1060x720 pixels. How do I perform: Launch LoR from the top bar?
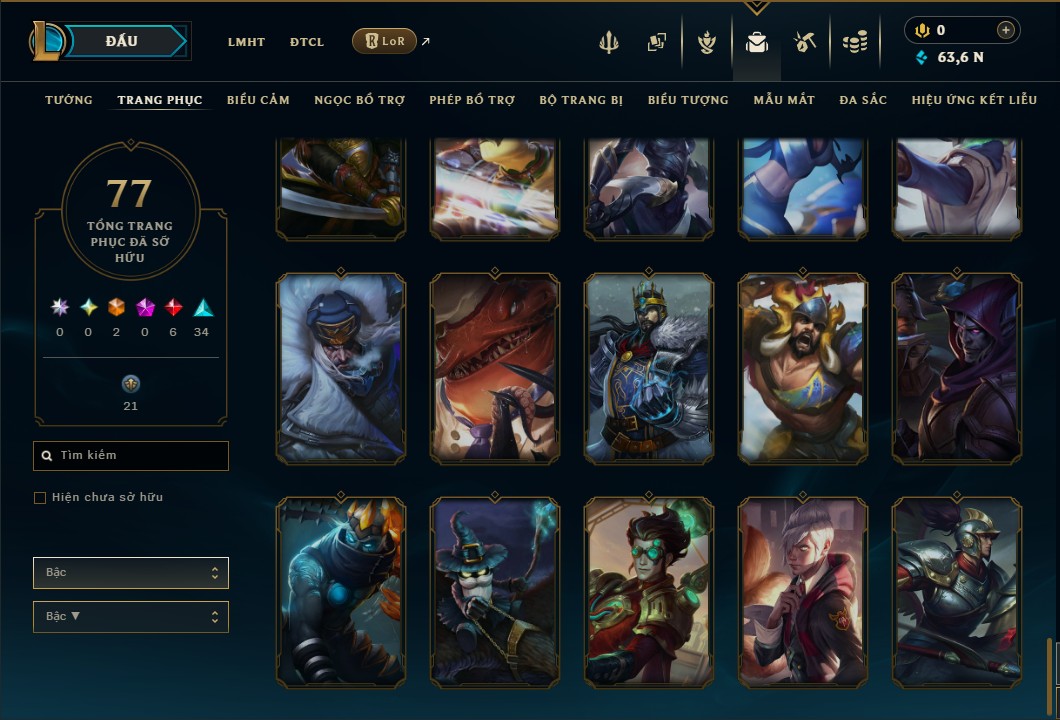384,41
